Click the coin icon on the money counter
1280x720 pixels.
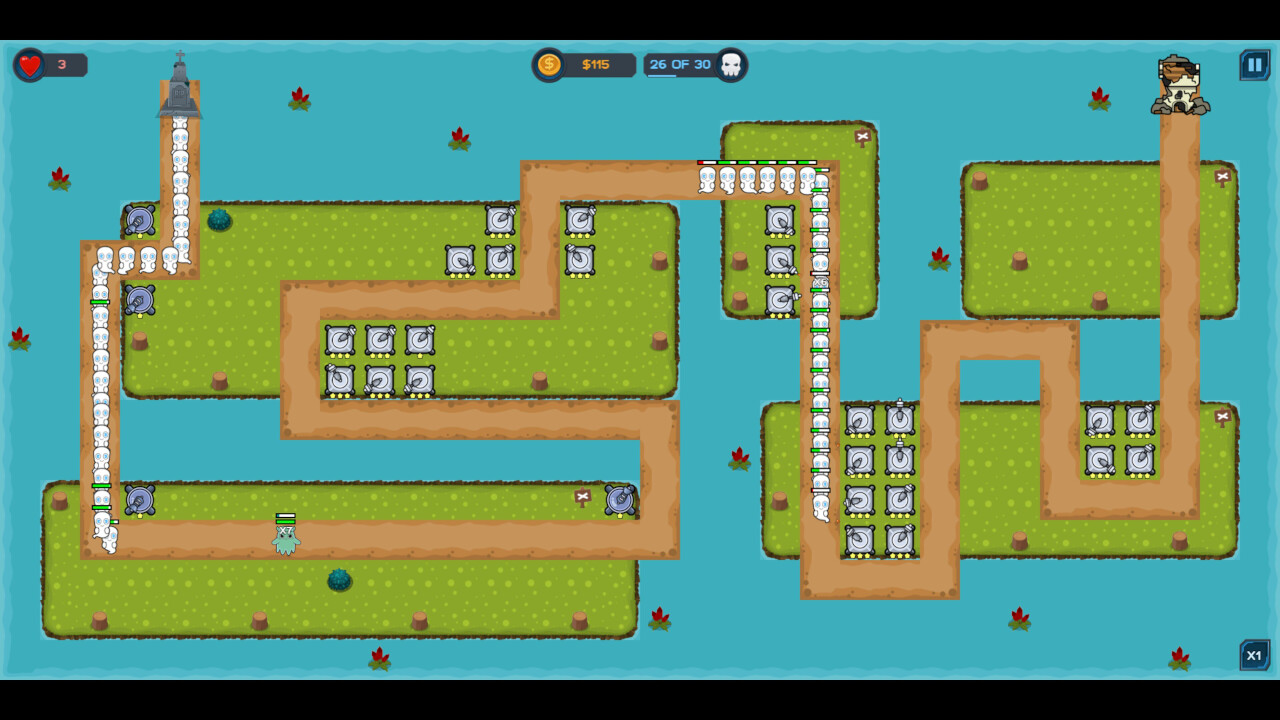tap(548, 64)
